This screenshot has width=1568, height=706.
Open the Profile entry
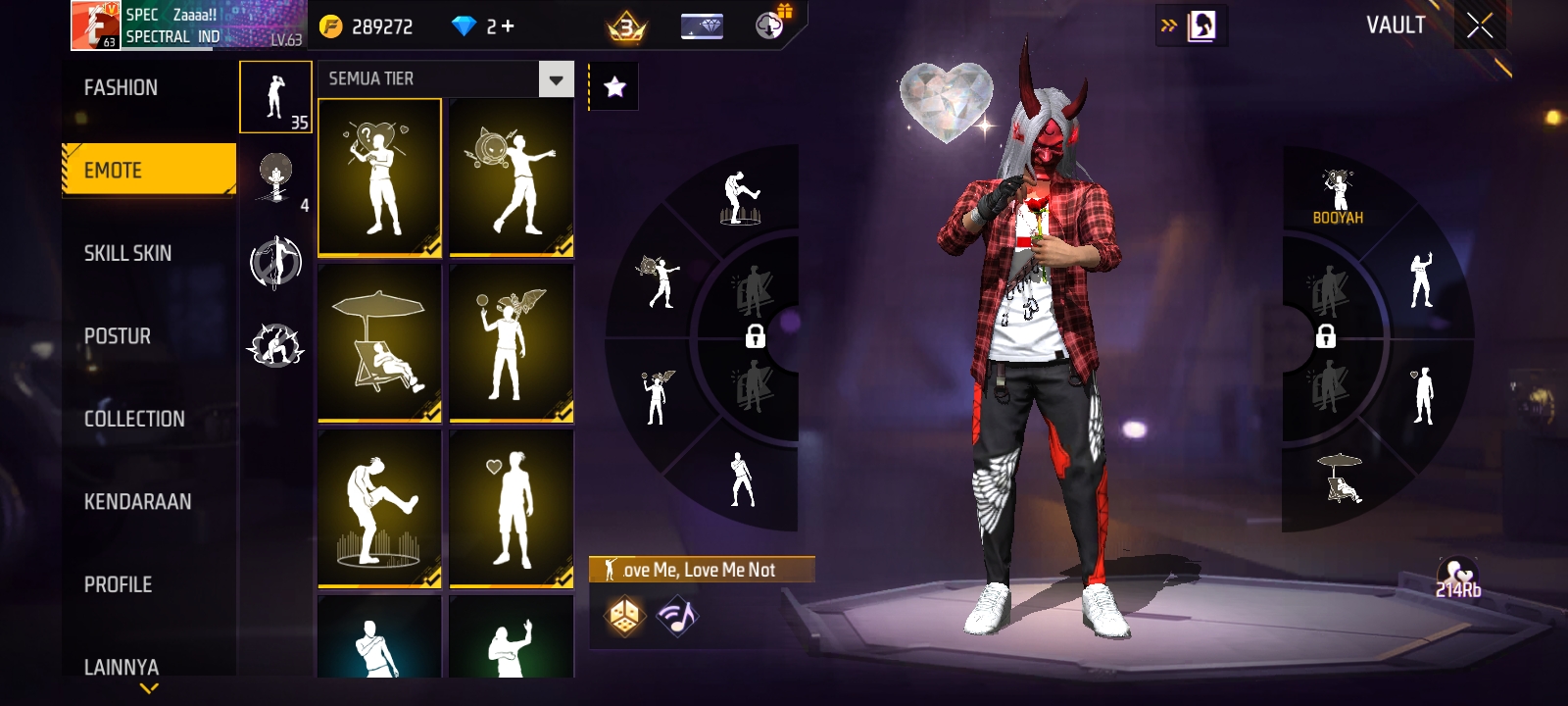click(x=118, y=584)
